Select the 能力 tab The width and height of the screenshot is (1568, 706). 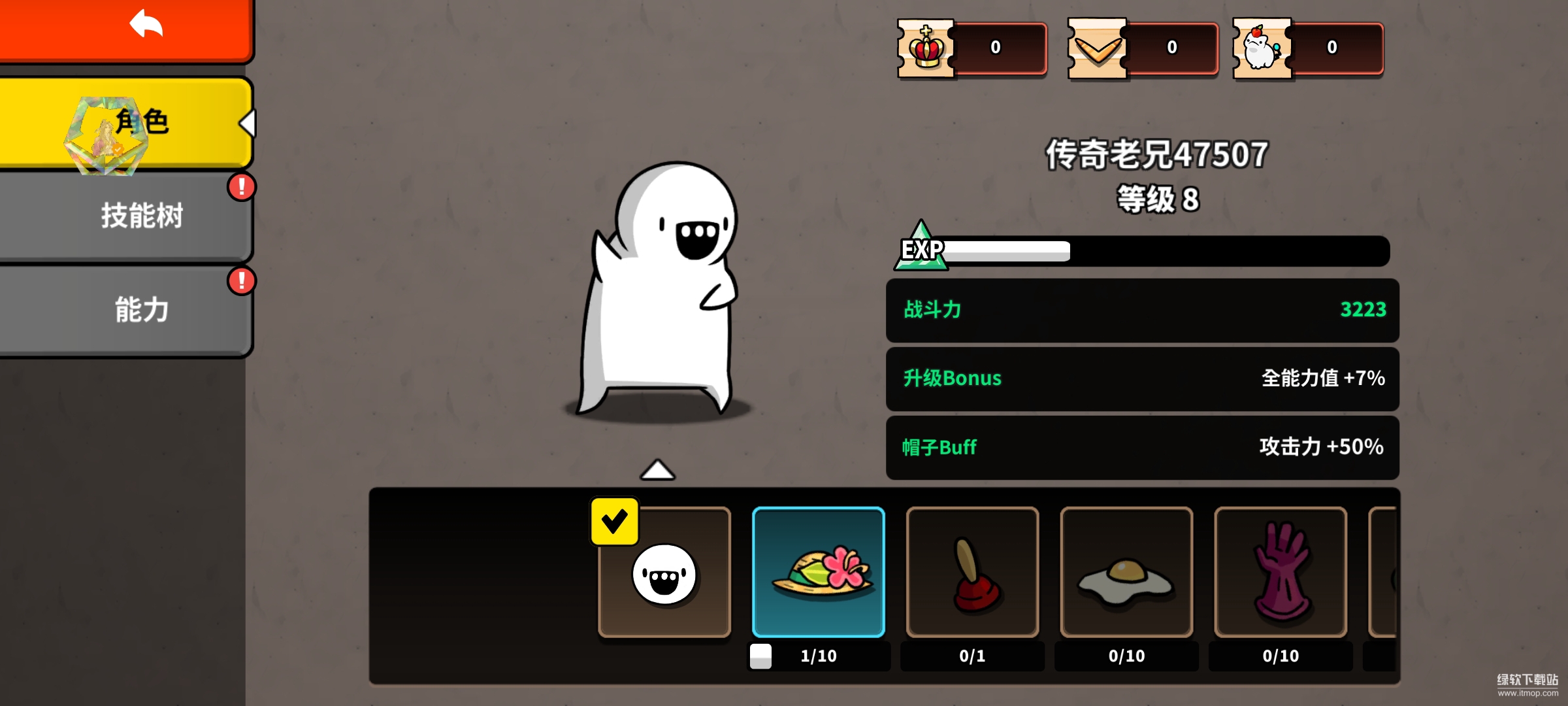(x=125, y=310)
